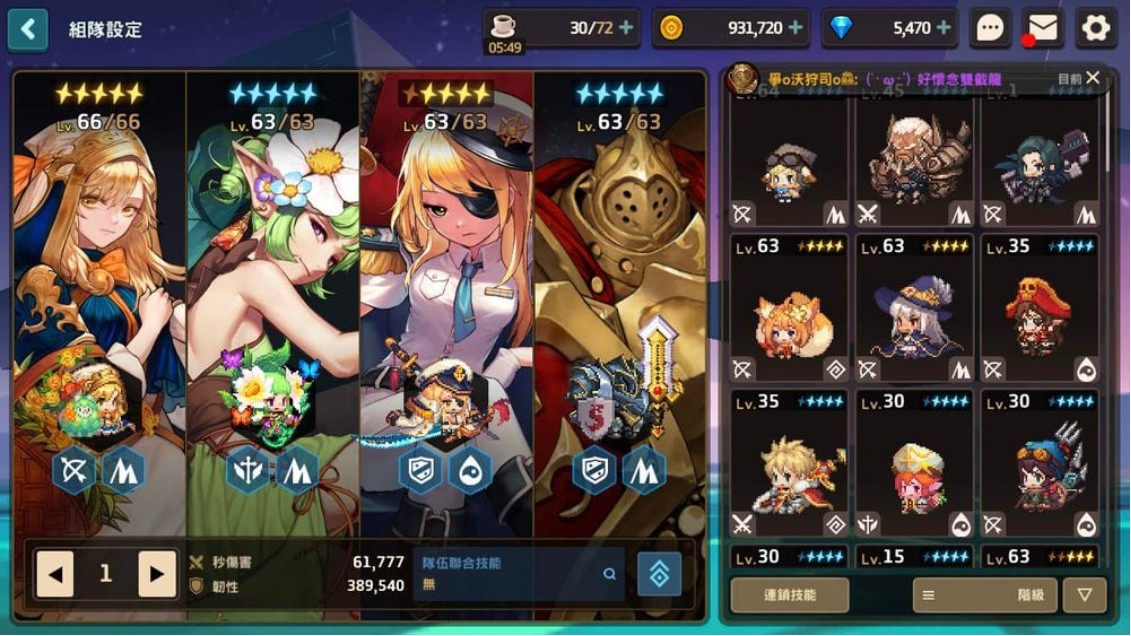Toggle the sort order arrow
The width and height of the screenshot is (1131, 636).
coord(1085,595)
